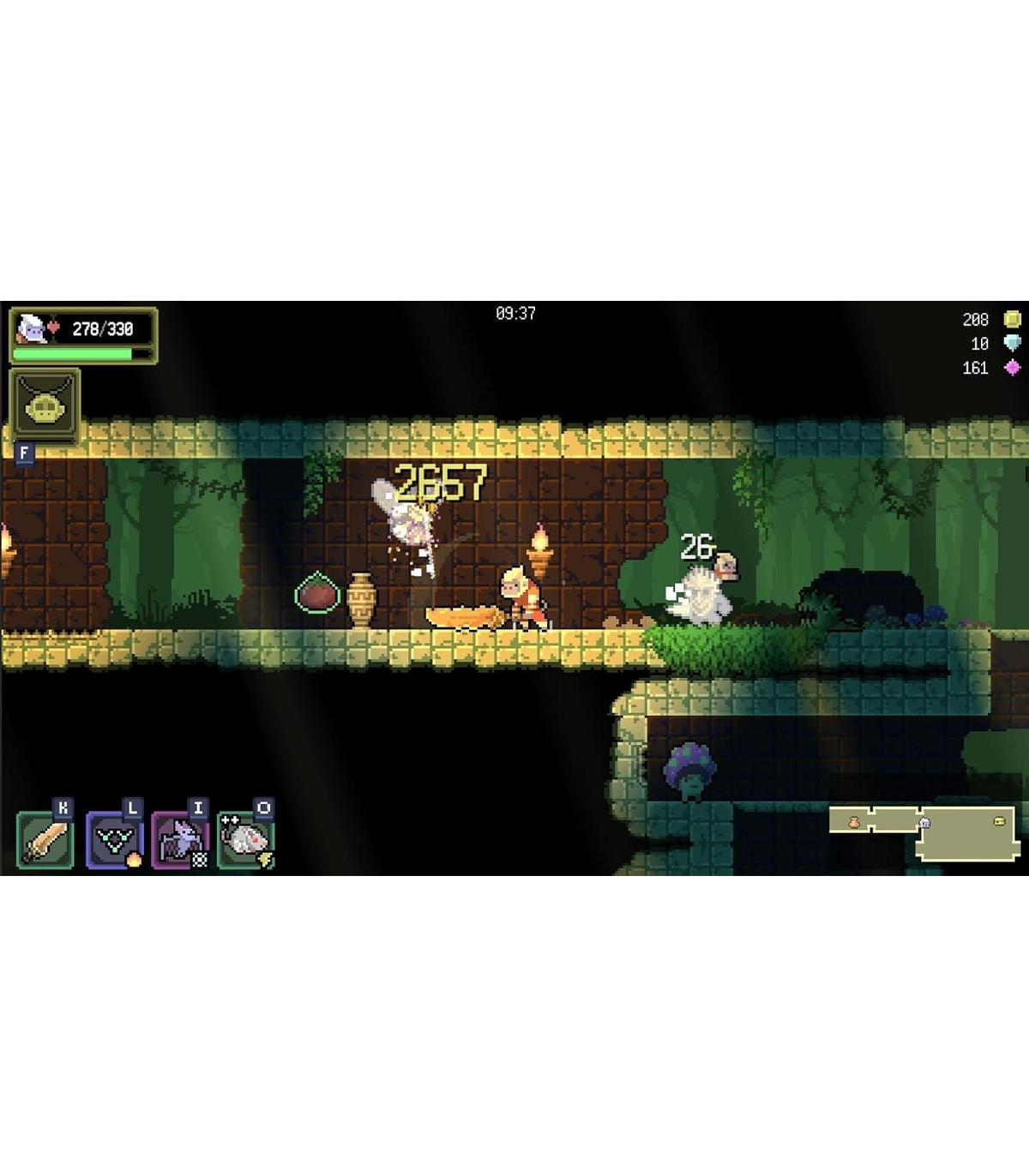Click the white-haired character portrait
Screen dimensions: 1029x1176
pos(31,328)
